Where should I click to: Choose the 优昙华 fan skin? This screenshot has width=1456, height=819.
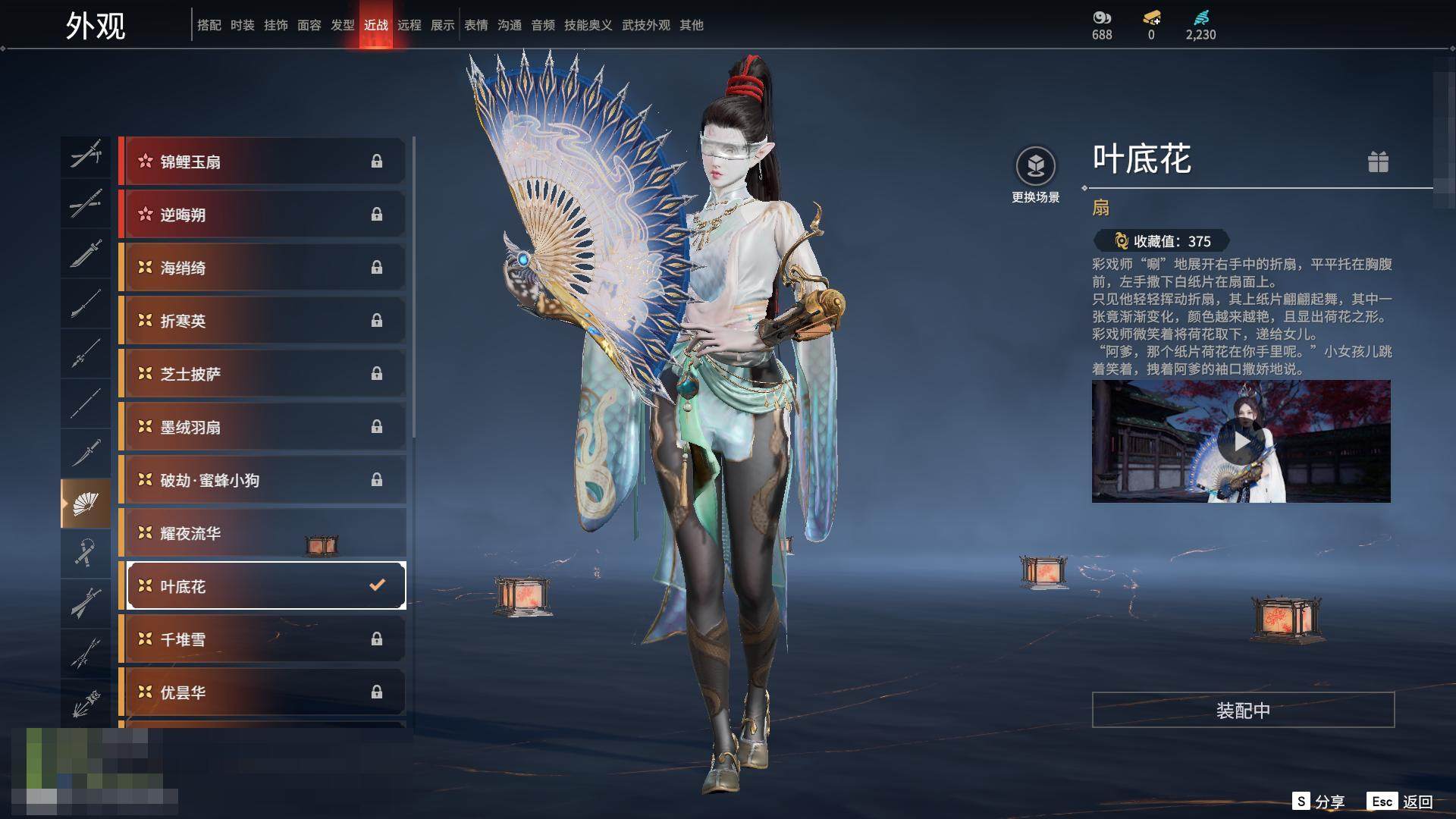point(262,692)
